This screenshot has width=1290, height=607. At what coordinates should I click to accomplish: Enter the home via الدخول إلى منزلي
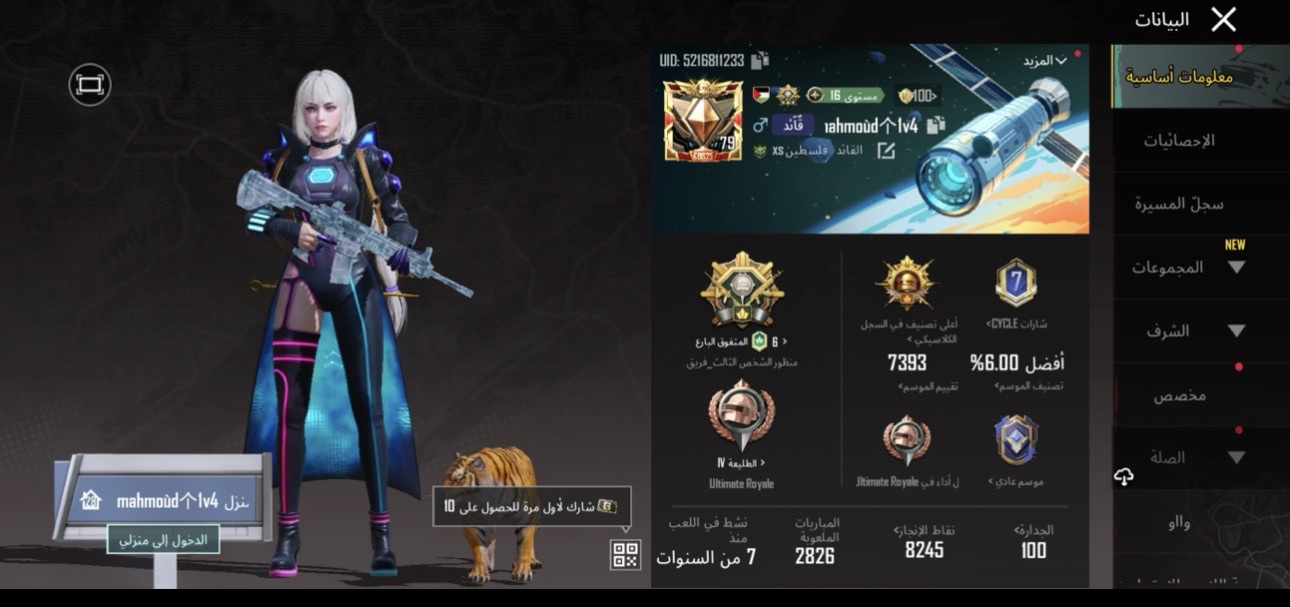[163, 540]
